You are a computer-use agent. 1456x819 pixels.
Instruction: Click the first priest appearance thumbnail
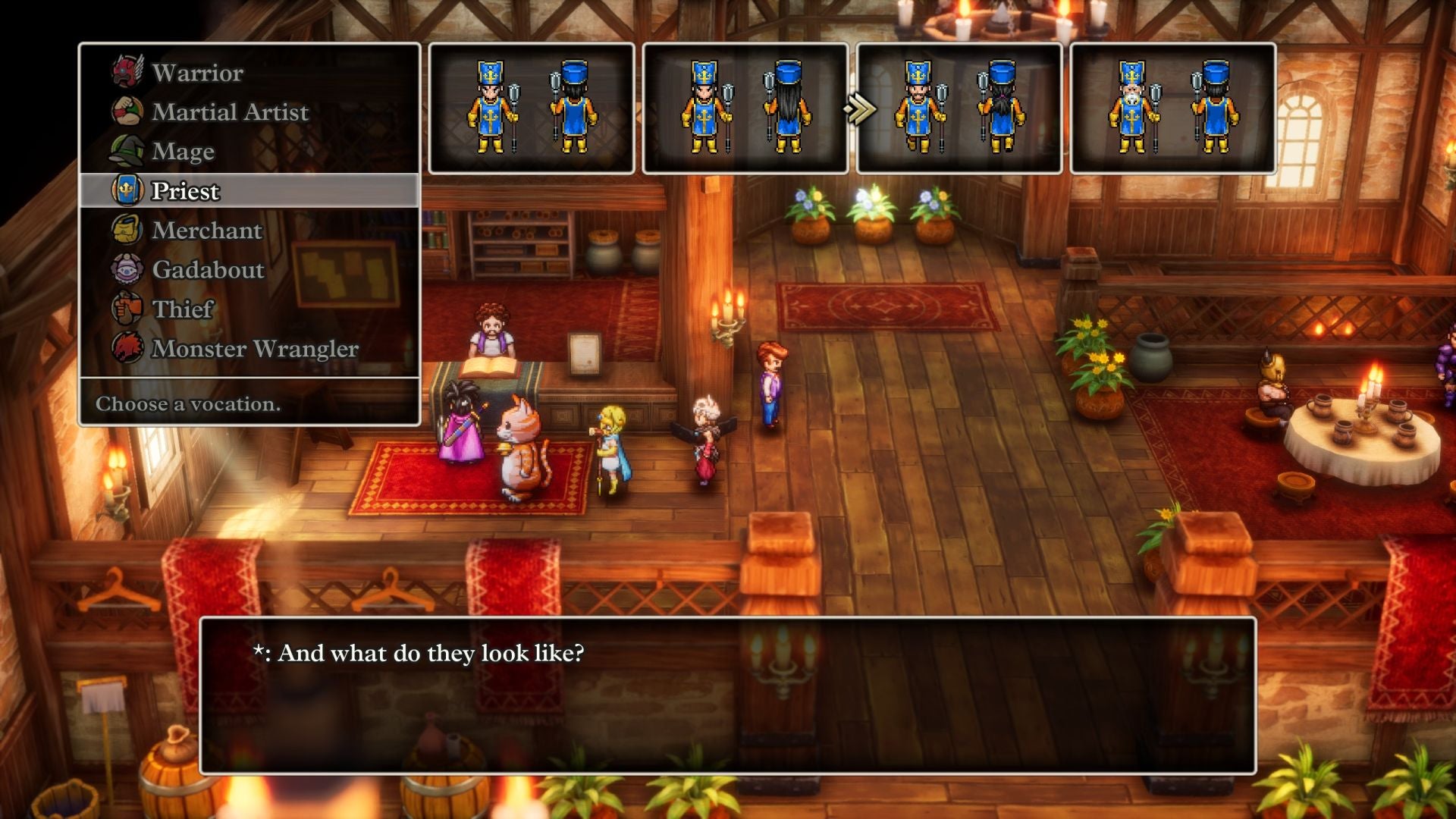tap(532, 110)
